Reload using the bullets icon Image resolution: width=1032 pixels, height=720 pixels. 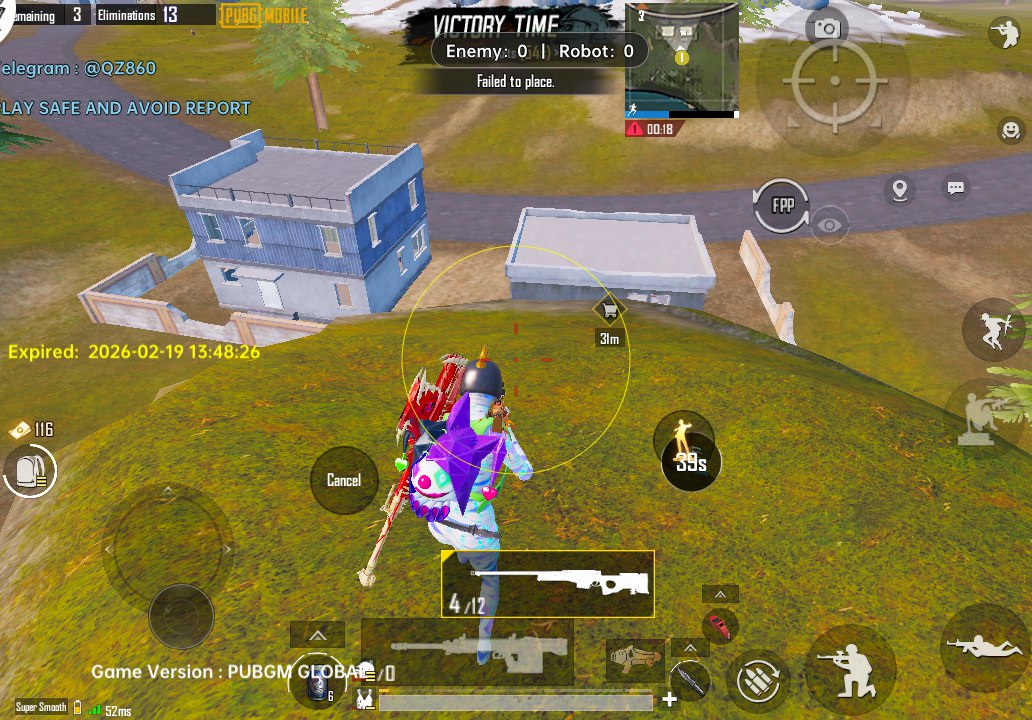pyautogui.click(x=758, y=681)
